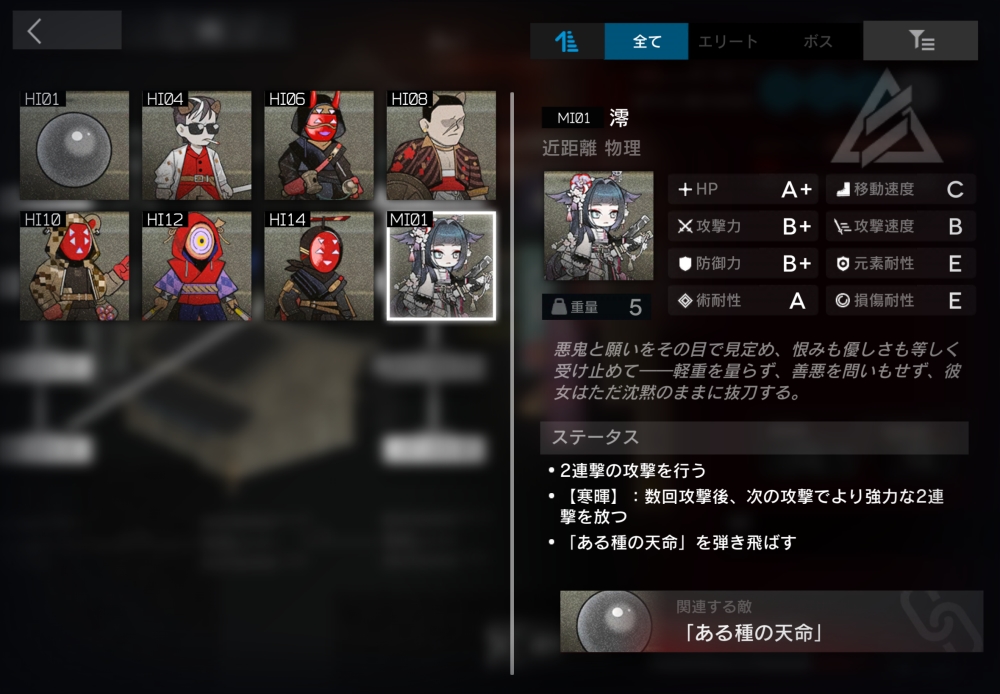
Task: Select enemy HI04 with sunglasses
Action: coord(197,145)
